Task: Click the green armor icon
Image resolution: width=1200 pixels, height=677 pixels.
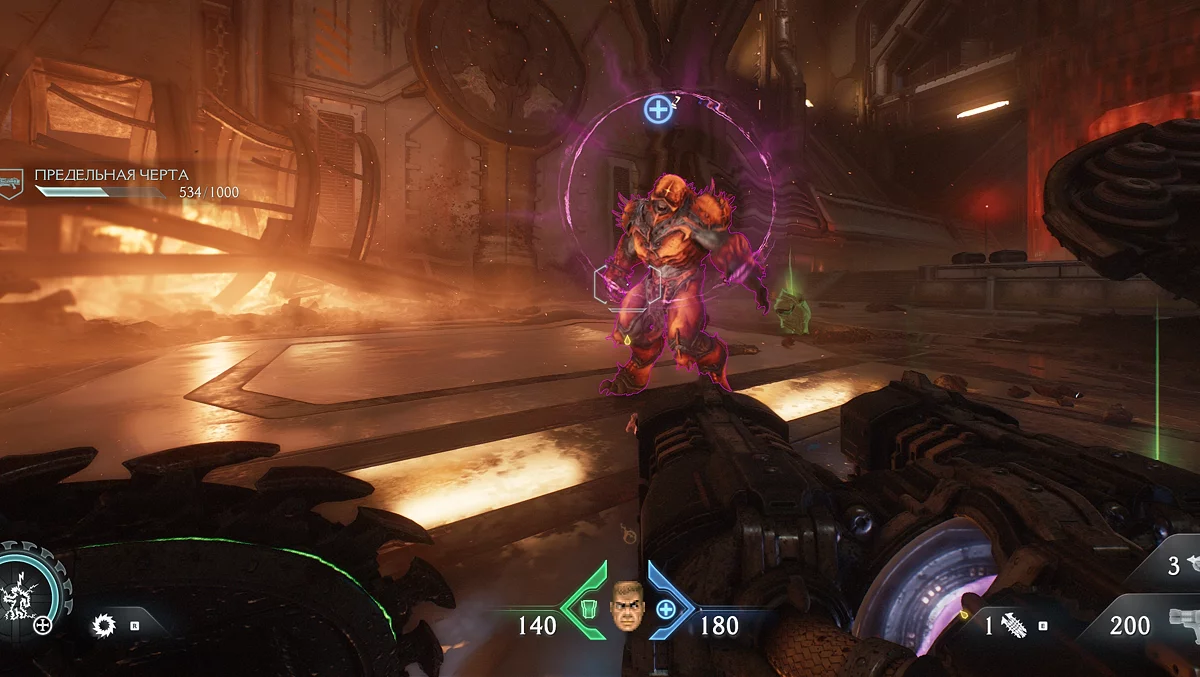Action: pyautogui.click(x=590, y=609)
